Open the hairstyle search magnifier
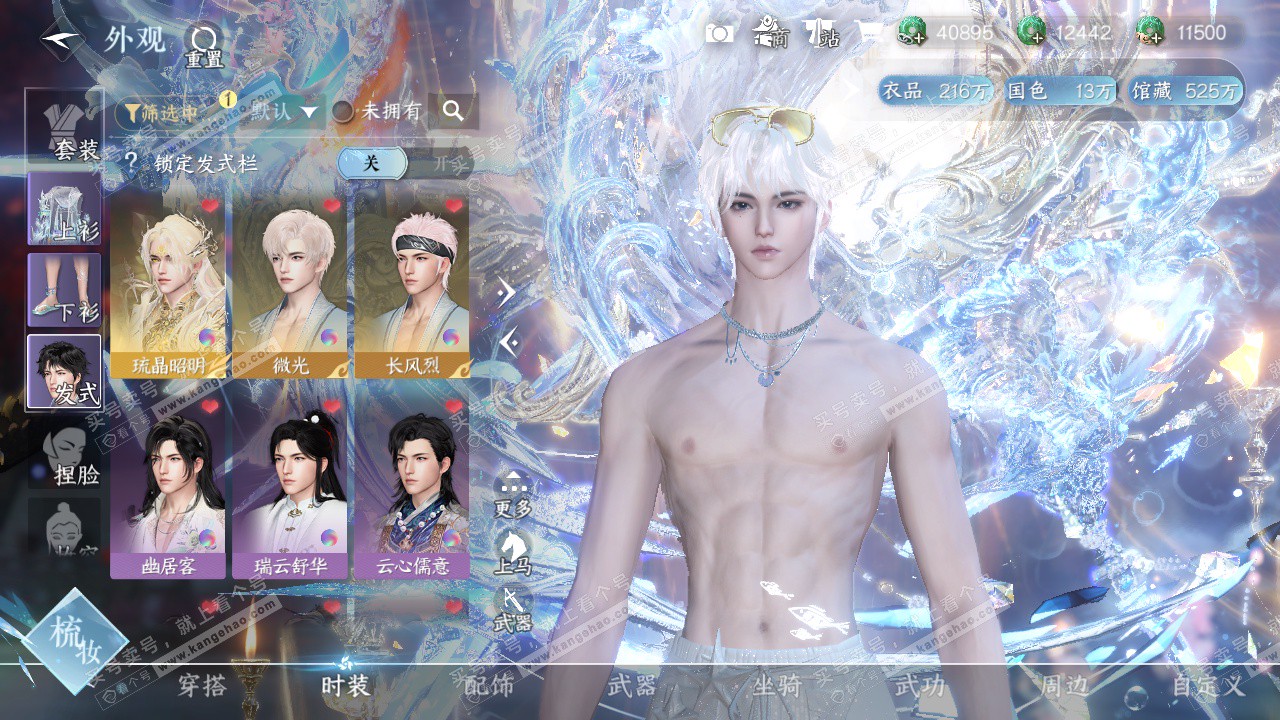 [453, 111]
